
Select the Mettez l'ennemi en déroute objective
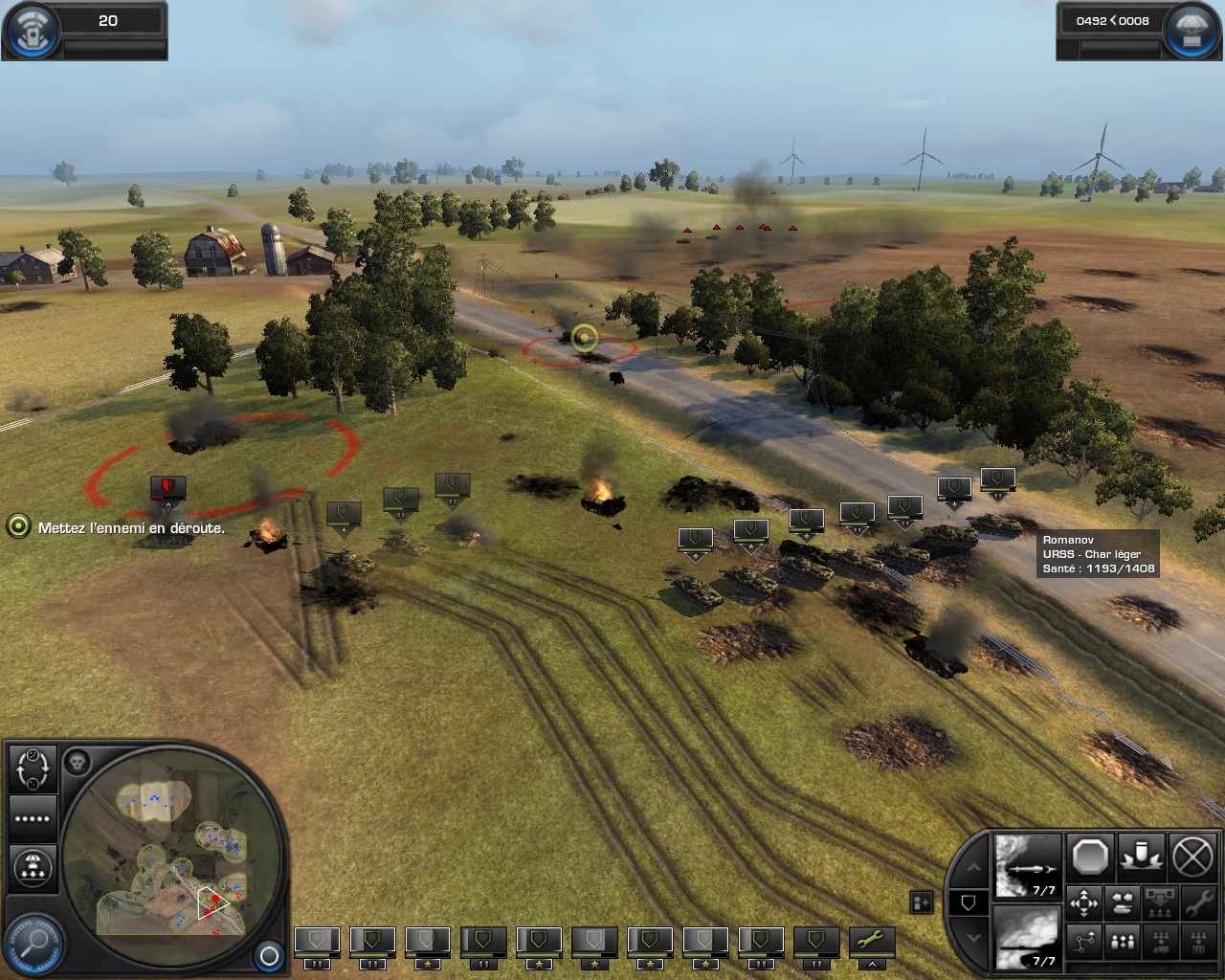[x=131, y=527]
